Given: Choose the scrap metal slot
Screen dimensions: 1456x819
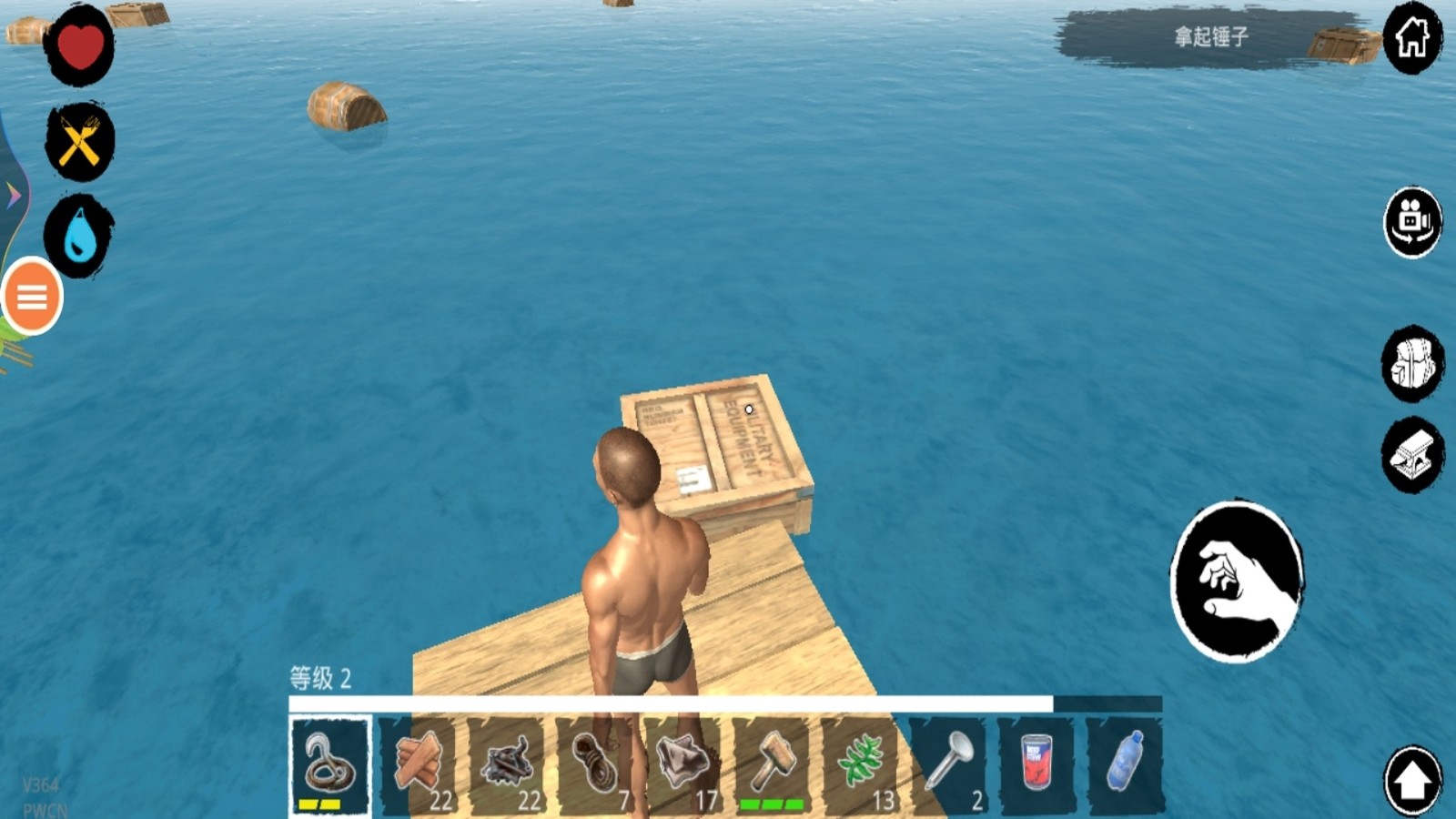Looking at the screenshot, I should (x=507, y=765).
